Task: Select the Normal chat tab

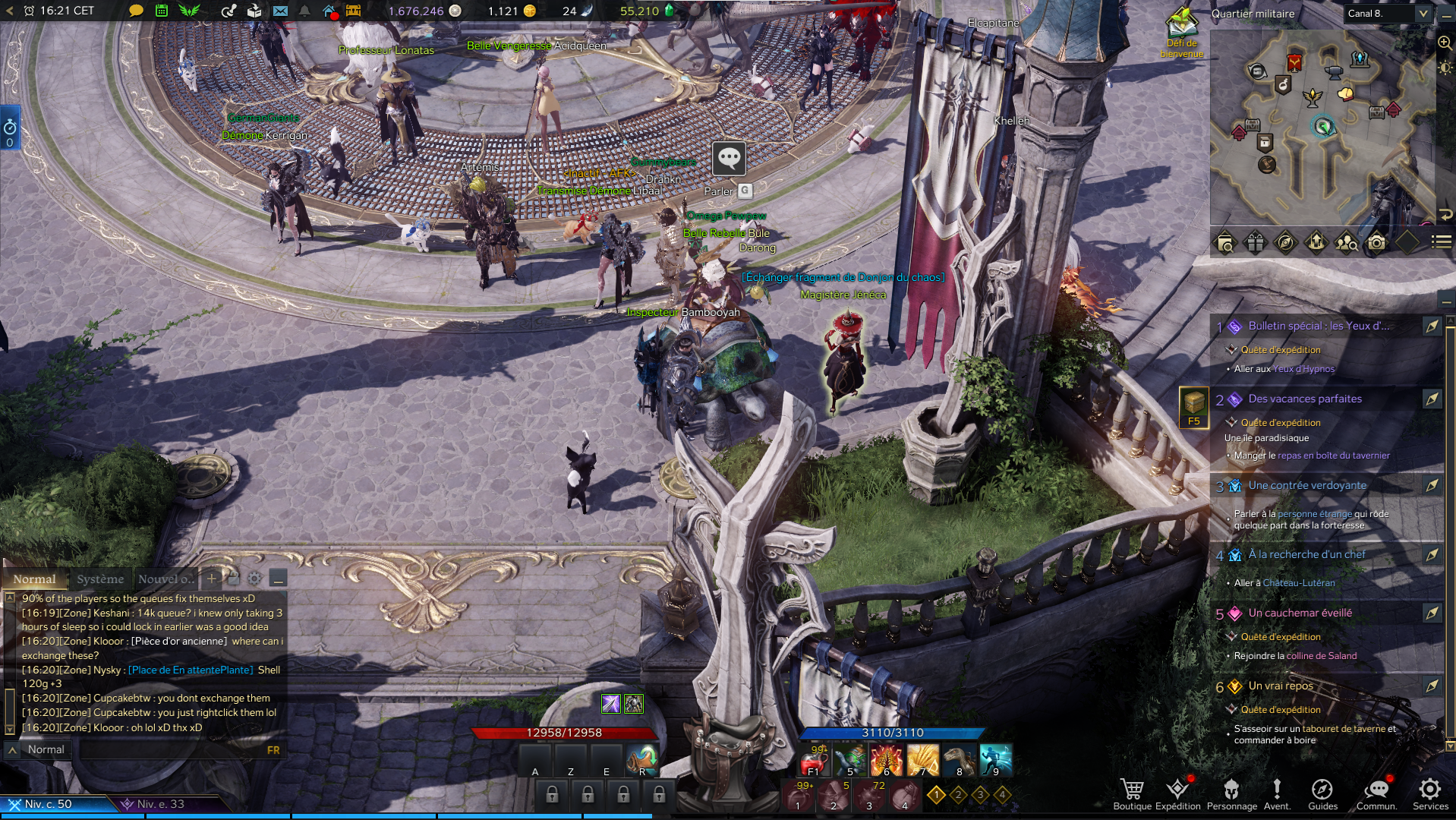Action: [x=34, y=579]
